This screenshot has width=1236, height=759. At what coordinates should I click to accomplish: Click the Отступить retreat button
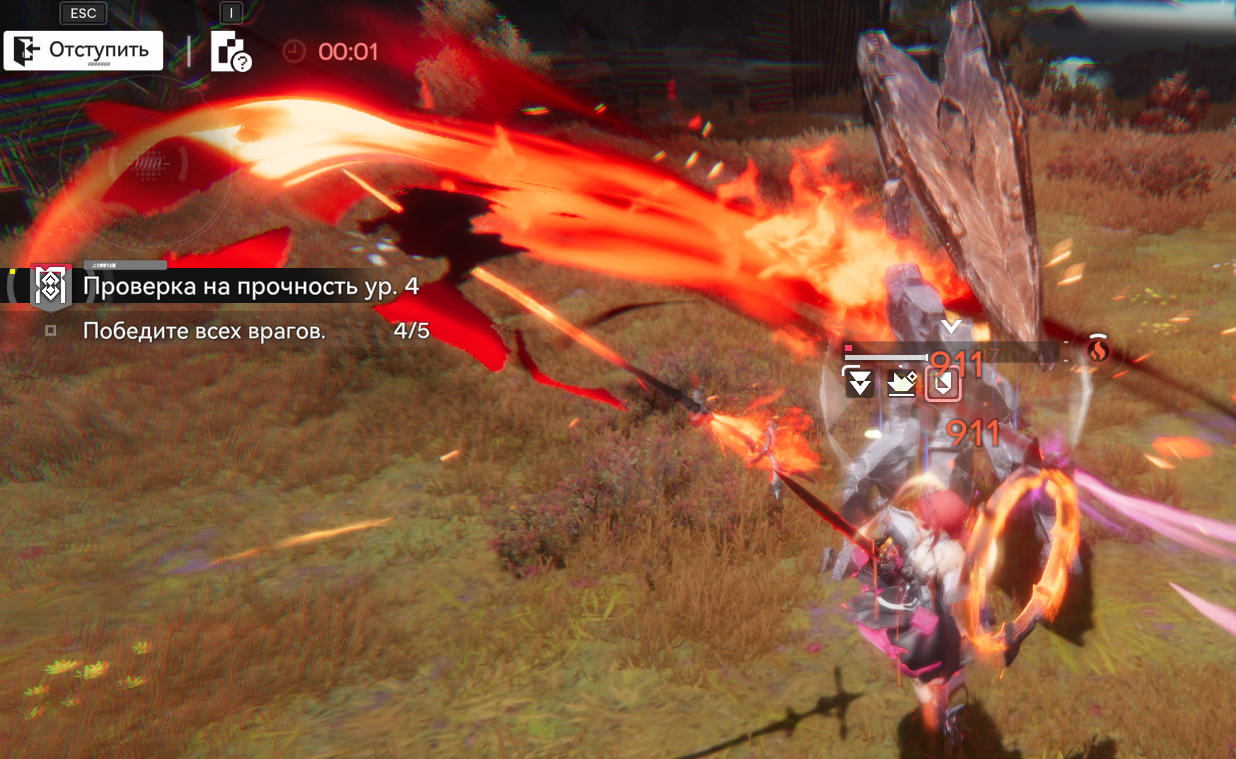(x=83, y=50)
